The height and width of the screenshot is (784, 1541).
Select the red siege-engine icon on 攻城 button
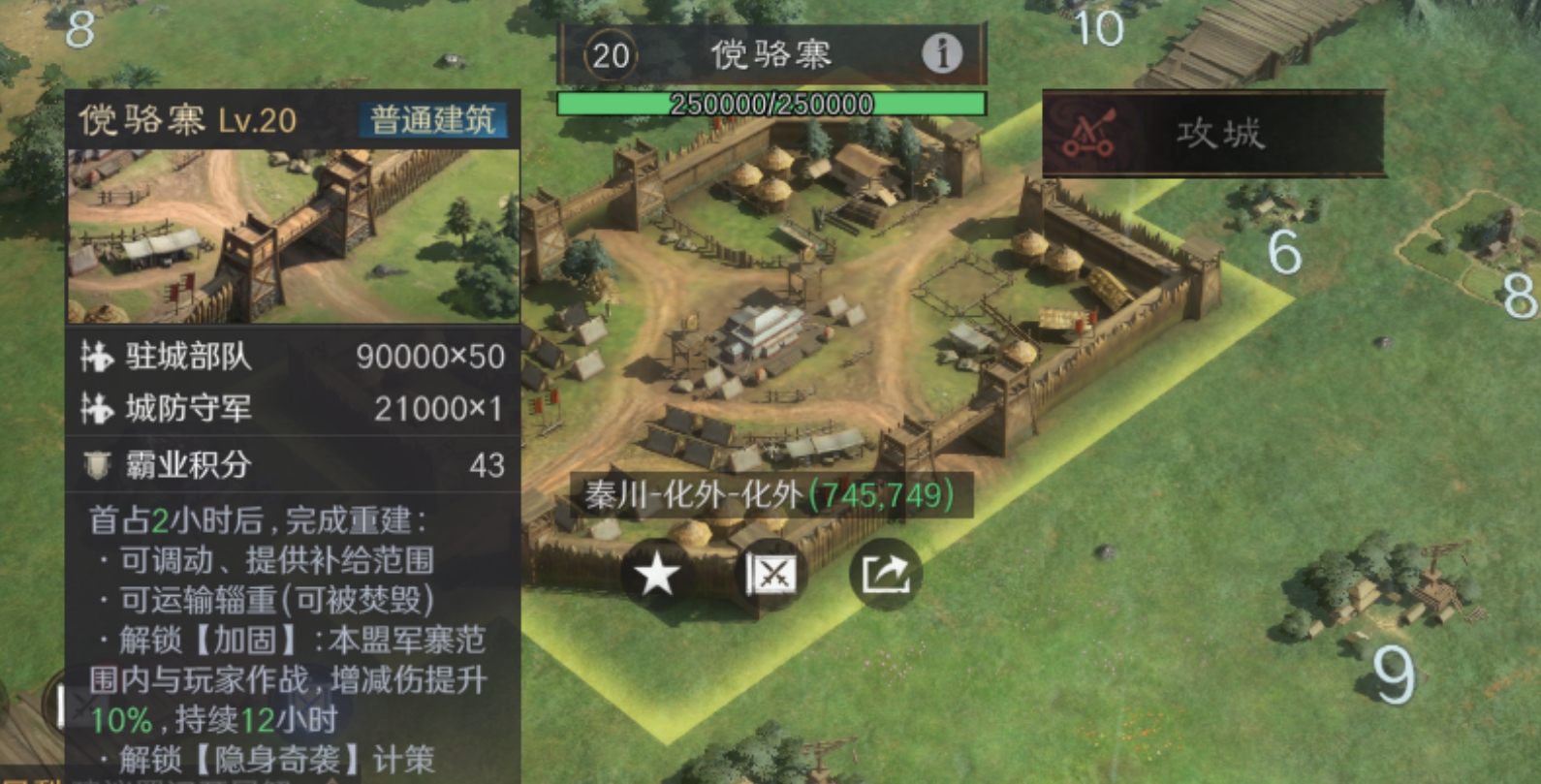[1088, 132]
